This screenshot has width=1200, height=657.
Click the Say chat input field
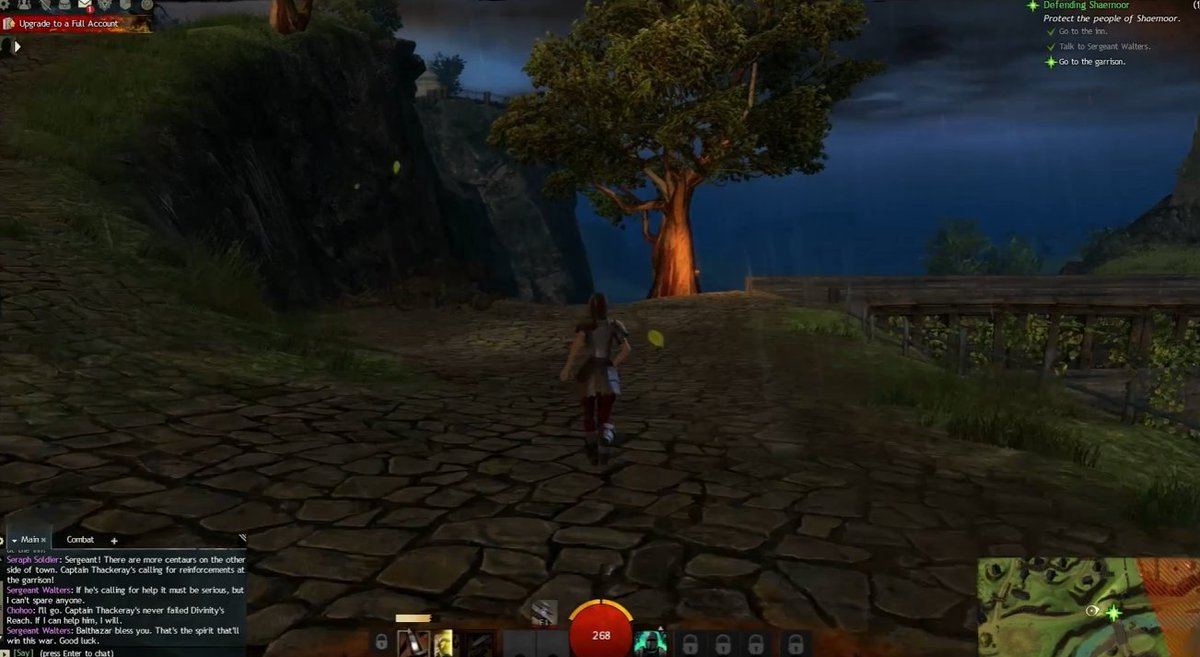click(x=120, y=652)
